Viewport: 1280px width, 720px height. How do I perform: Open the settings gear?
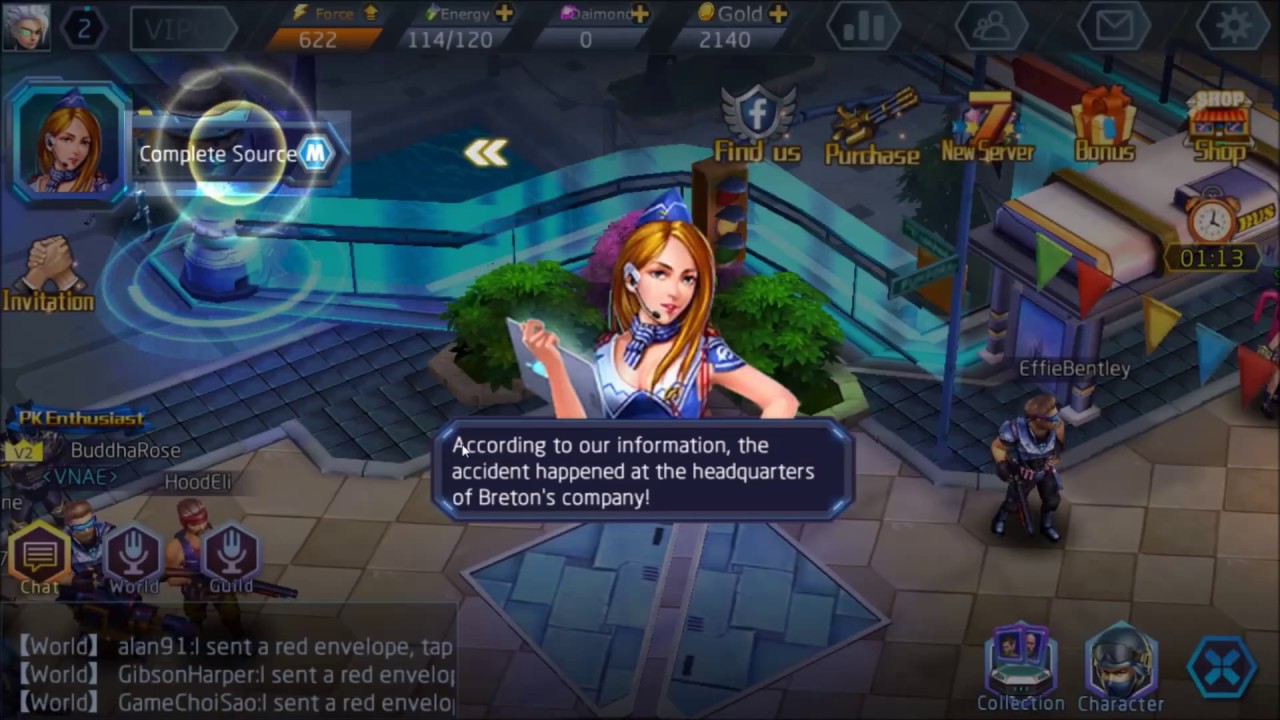click(1235, 27)
